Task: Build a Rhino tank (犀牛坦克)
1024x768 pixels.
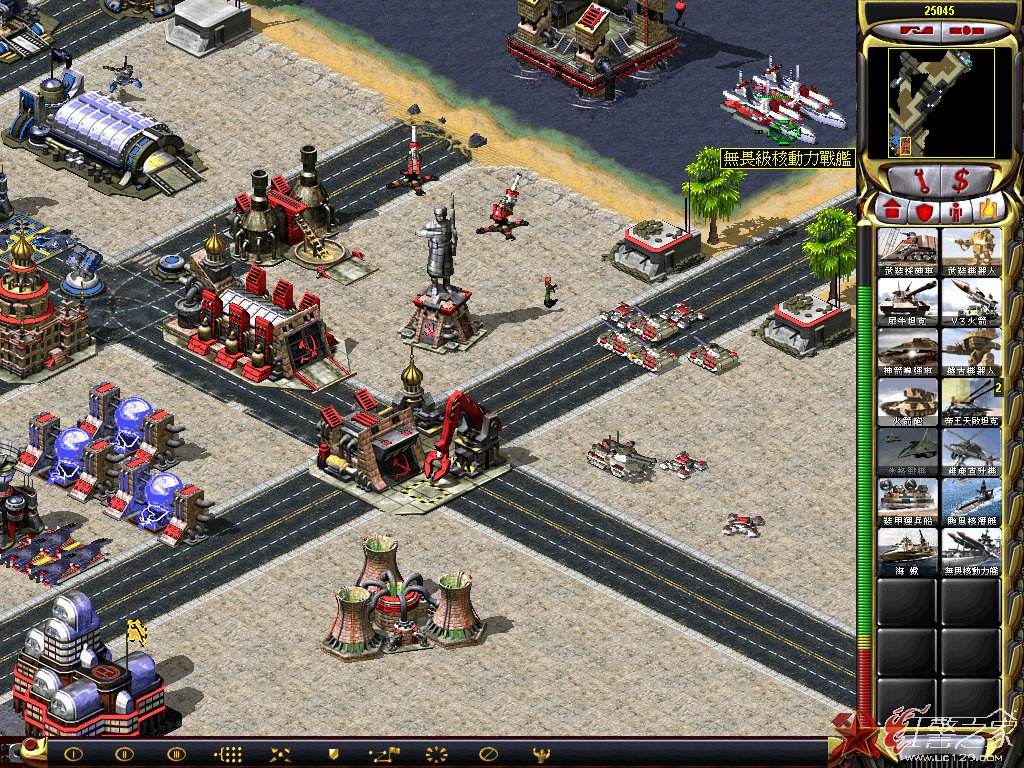Action: point(908,301)
